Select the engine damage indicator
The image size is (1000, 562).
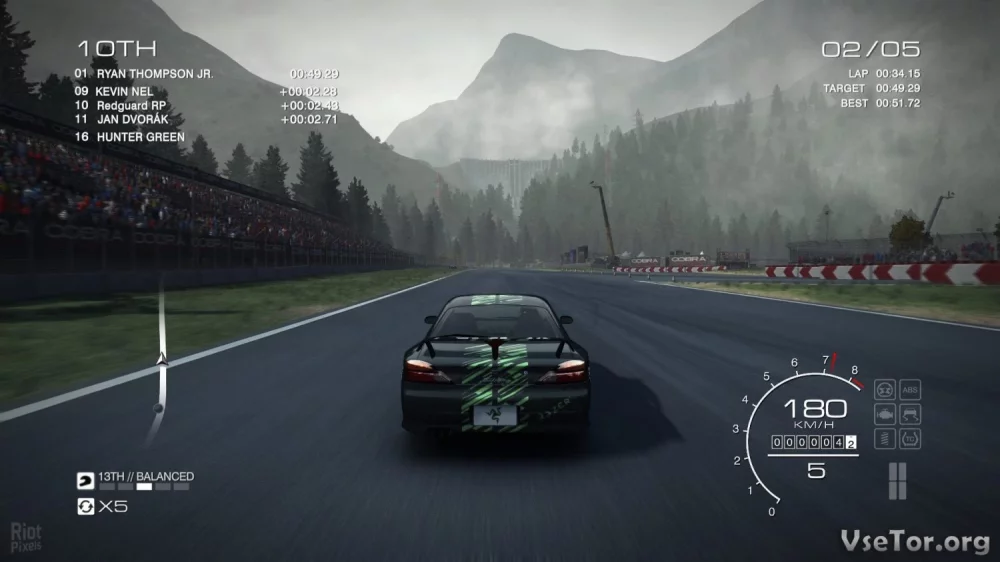[884, 413]
